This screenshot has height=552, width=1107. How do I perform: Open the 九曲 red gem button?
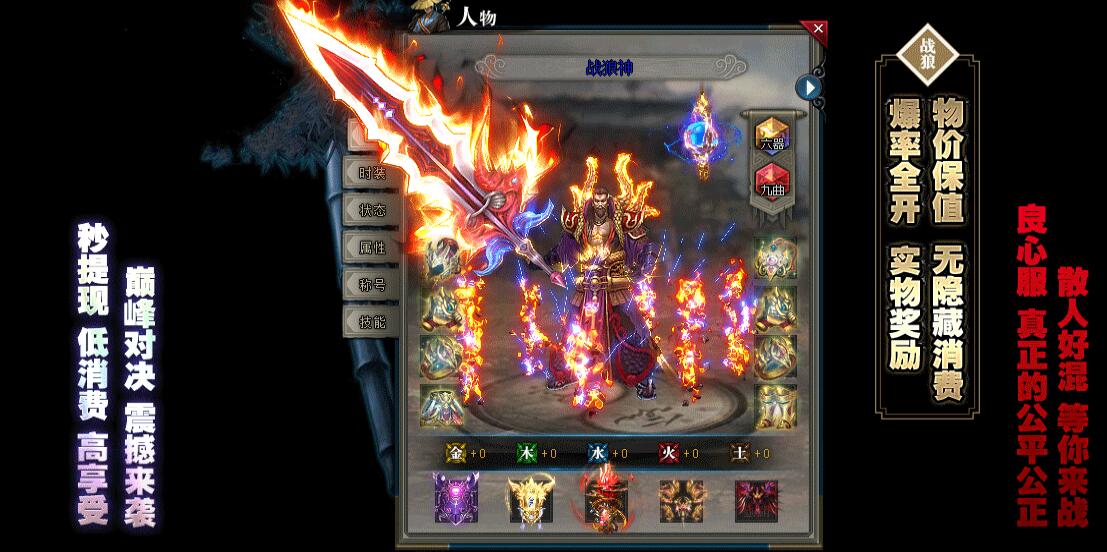pyautogui.click(x=772, y=180)
